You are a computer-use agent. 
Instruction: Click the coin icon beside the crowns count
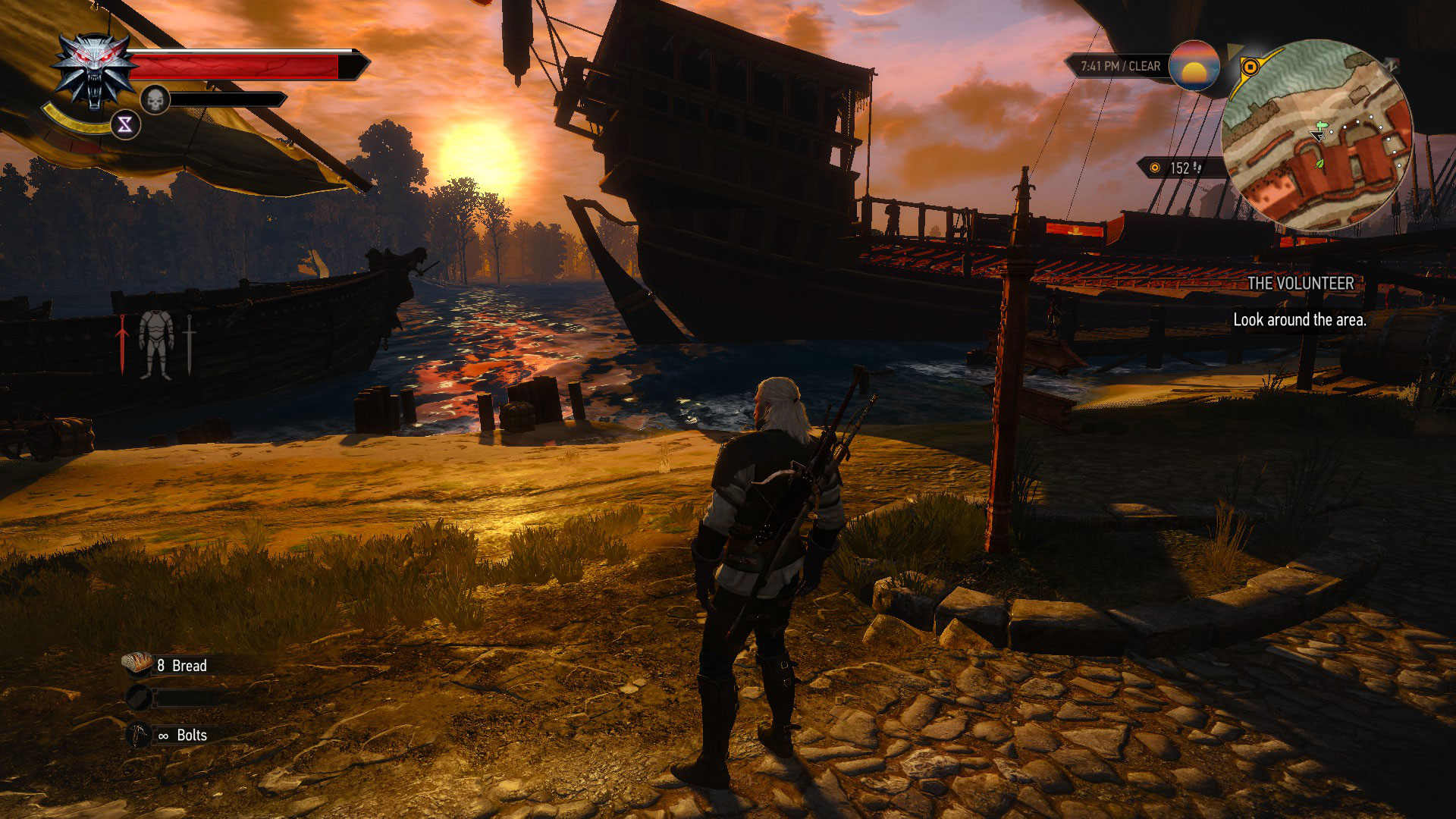coord(1155,168)
